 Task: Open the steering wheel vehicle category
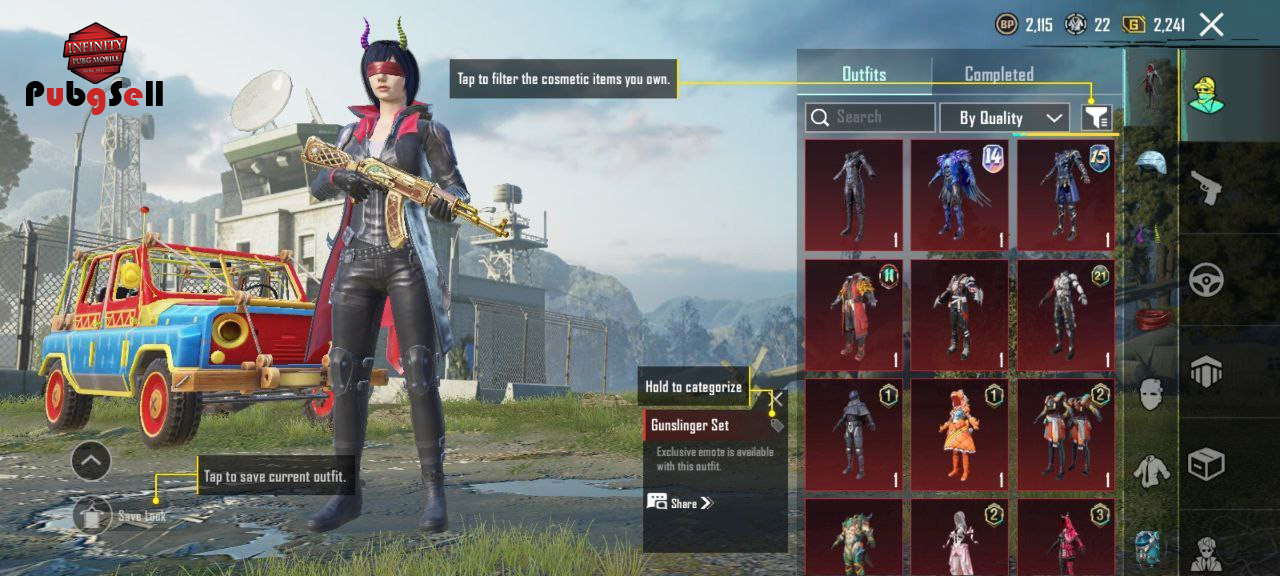[x=1206, y=279]
